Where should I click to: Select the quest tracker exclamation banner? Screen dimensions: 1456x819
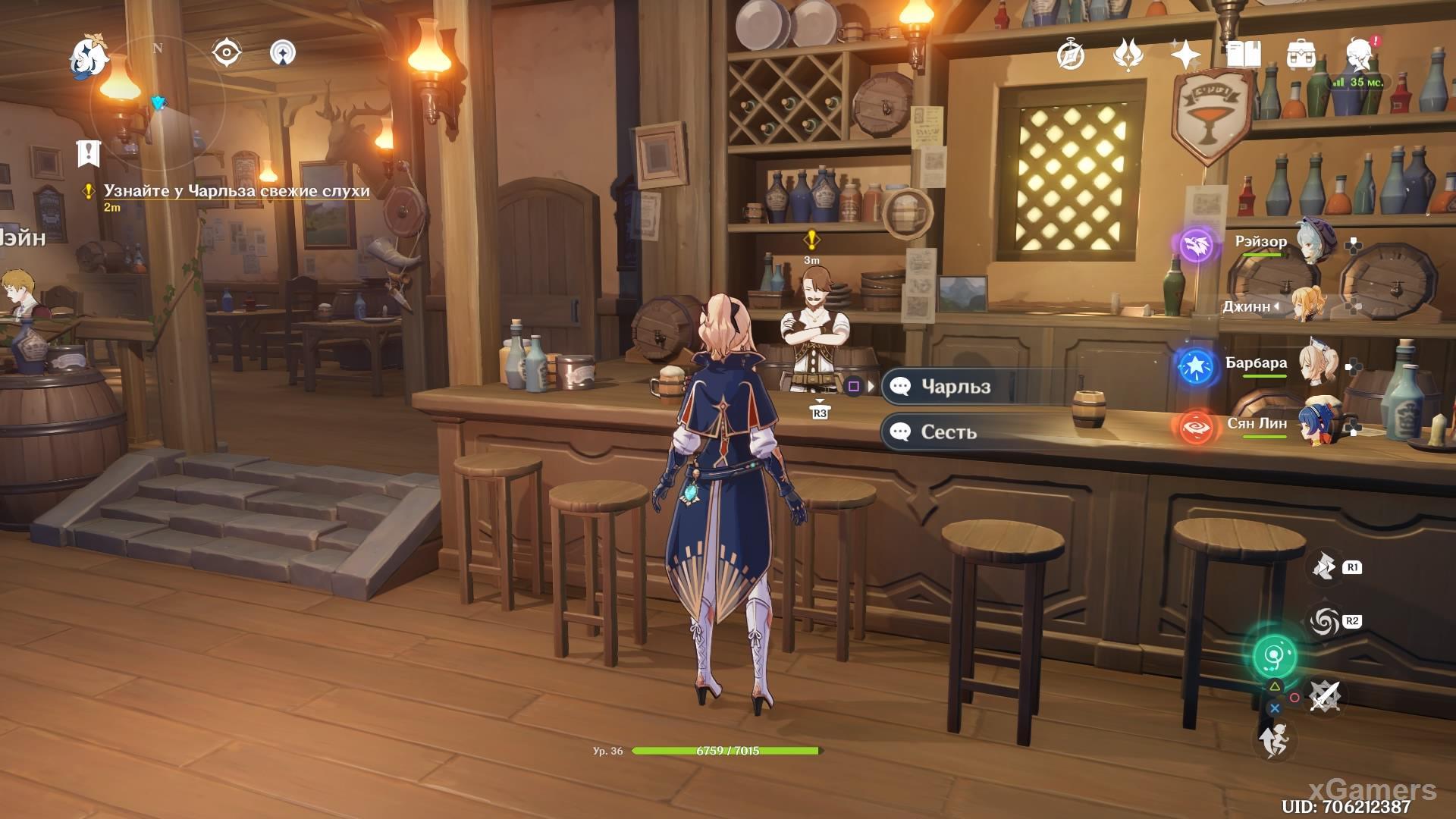(x=89, y=153)
